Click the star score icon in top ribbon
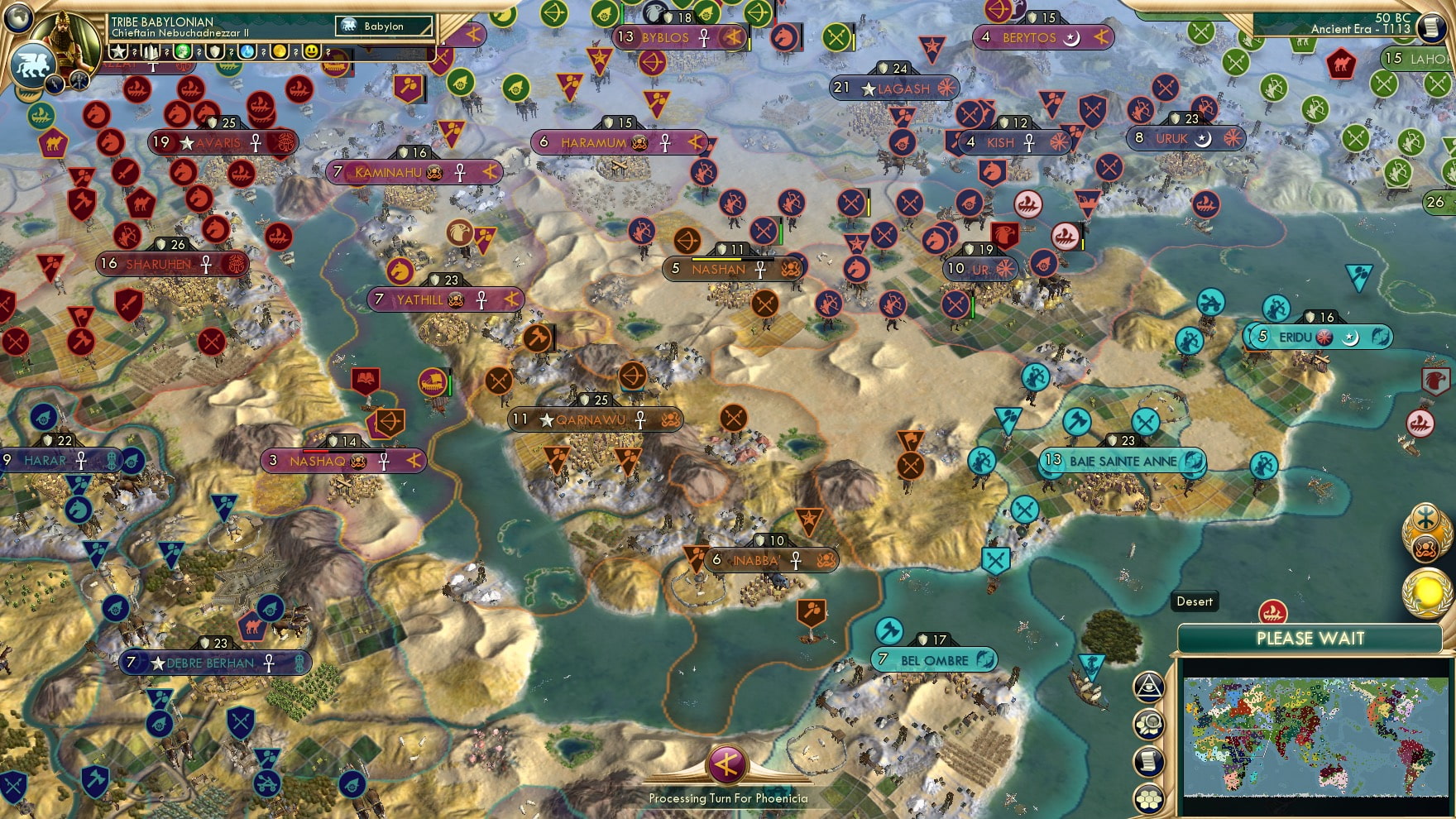Viewport: 1456px width, 819px height. 117,51
